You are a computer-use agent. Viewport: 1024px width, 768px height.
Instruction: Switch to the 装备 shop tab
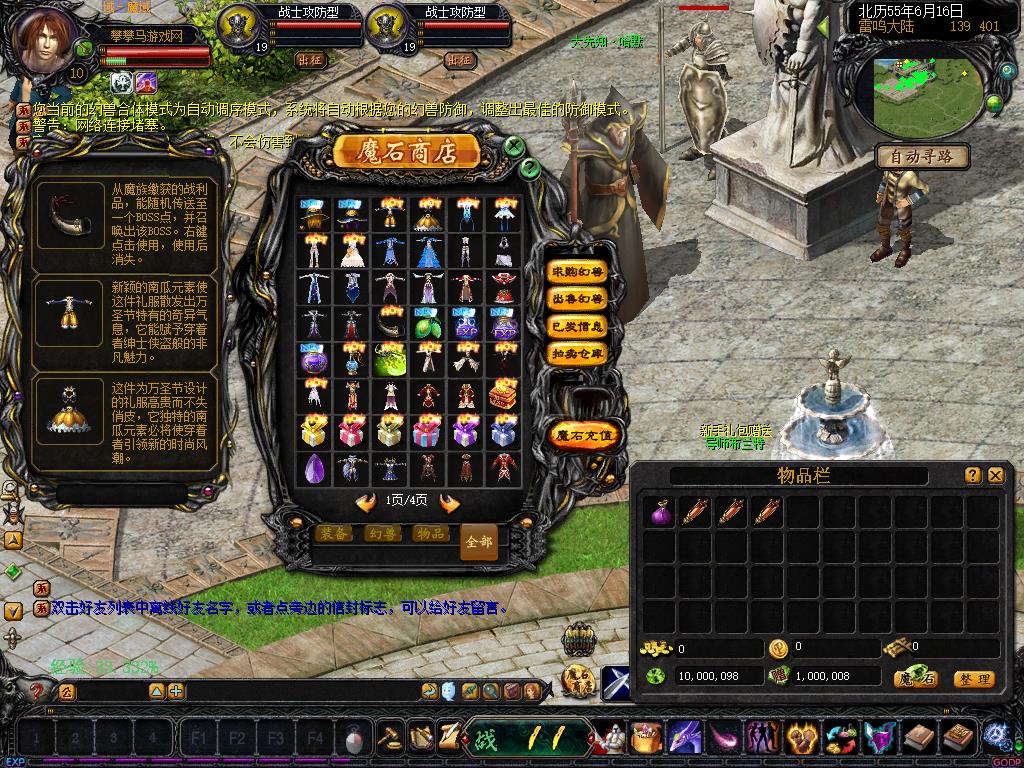tap(334, 534)
